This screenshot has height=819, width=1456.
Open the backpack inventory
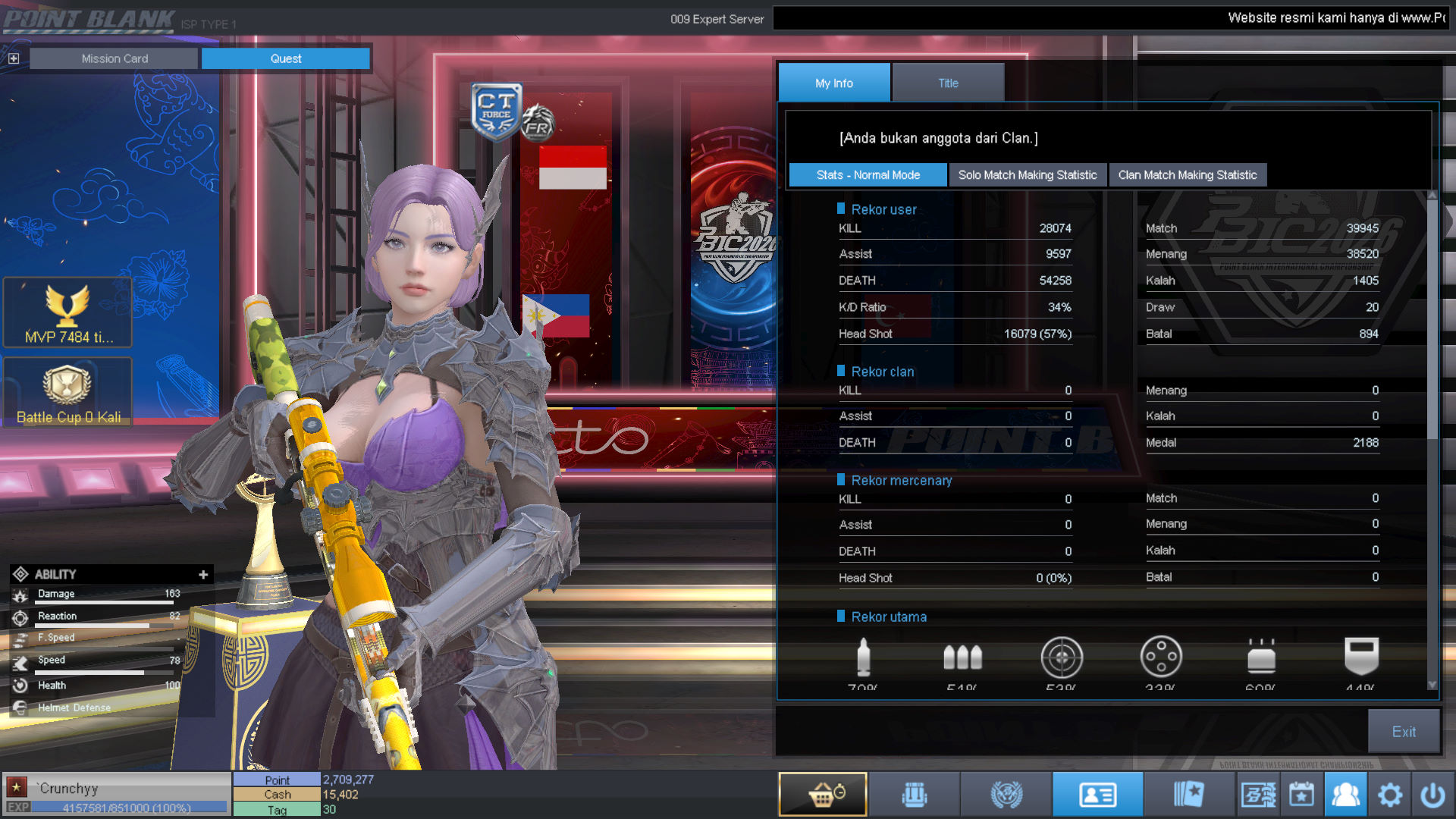point(915,794)
